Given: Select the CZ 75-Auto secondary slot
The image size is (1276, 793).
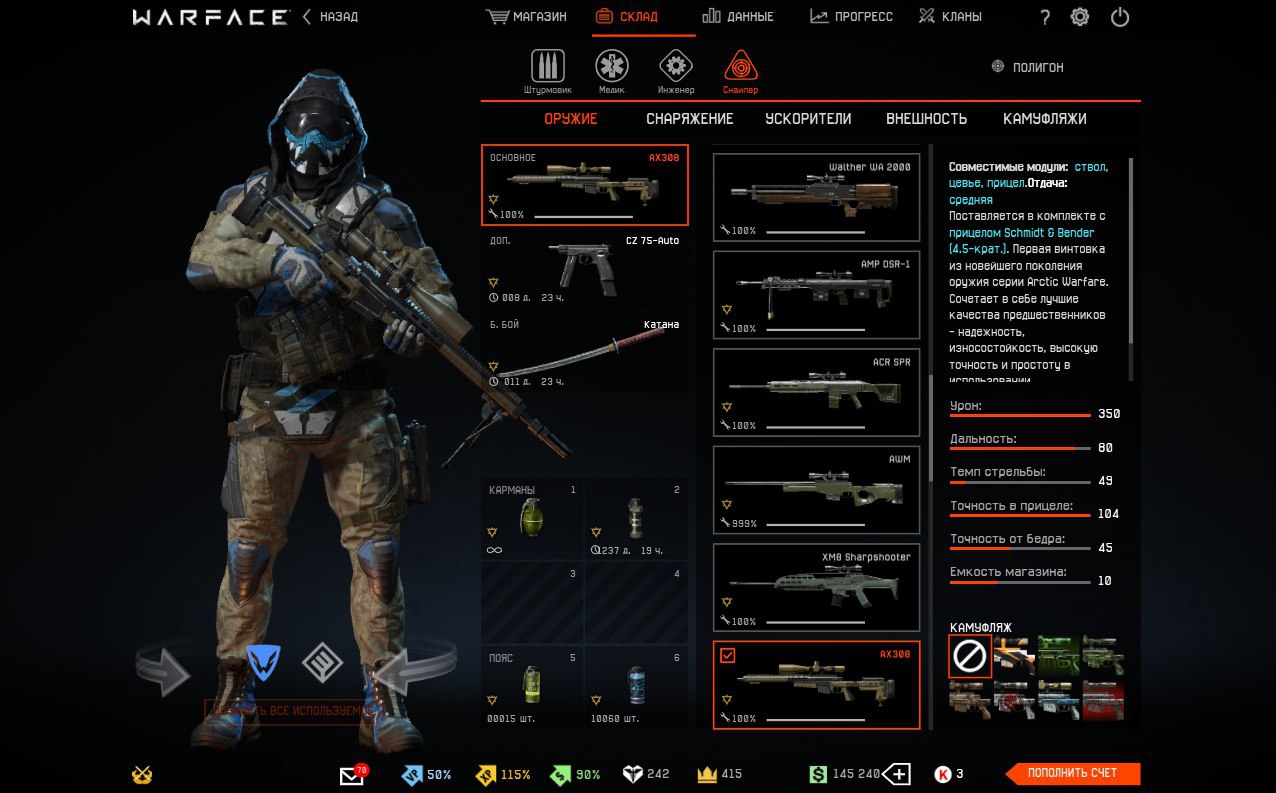Looking at the screenshot, I should [x=585, y=268].
